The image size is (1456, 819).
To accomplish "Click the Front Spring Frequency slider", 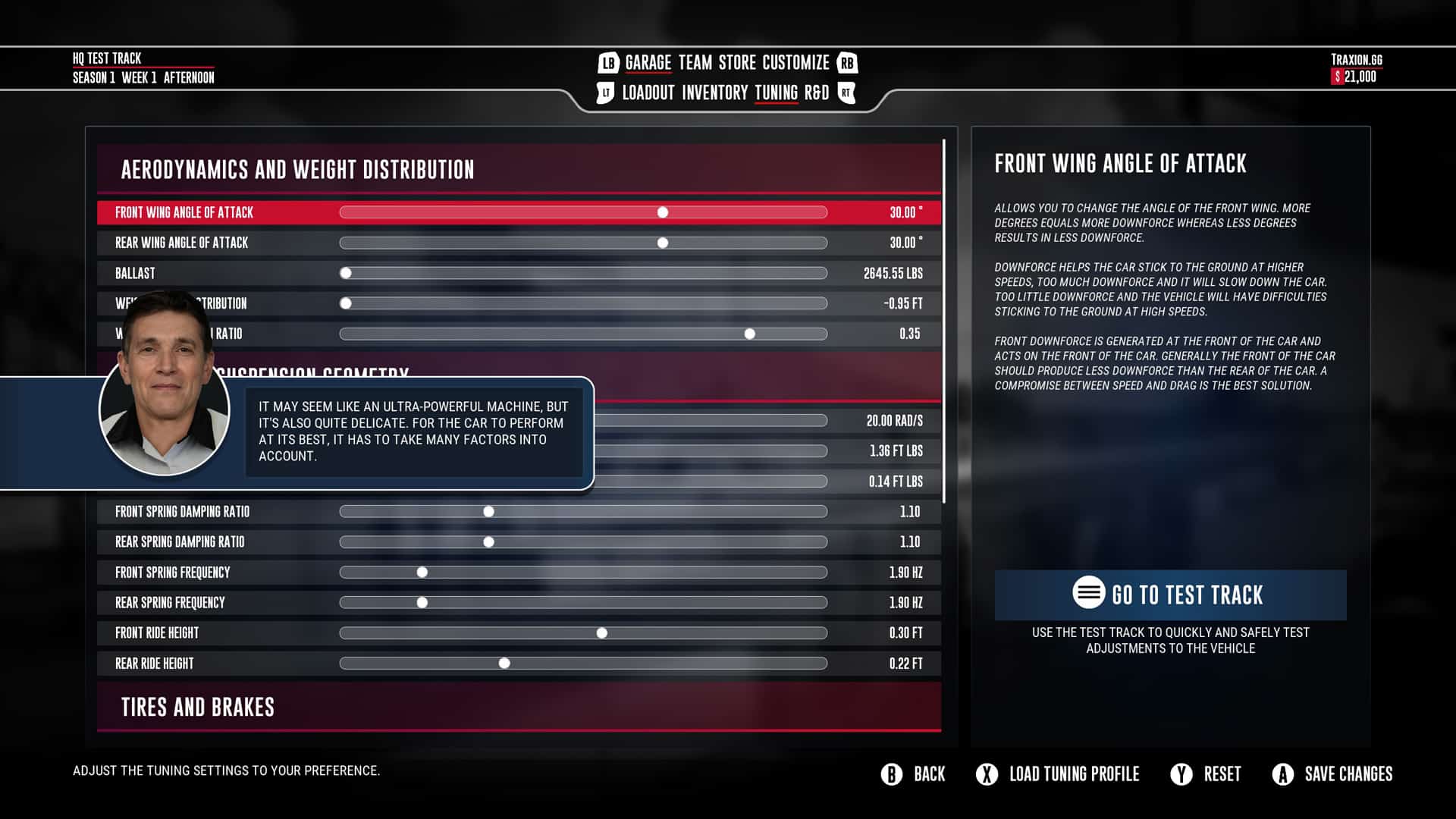I will (422, 573).
